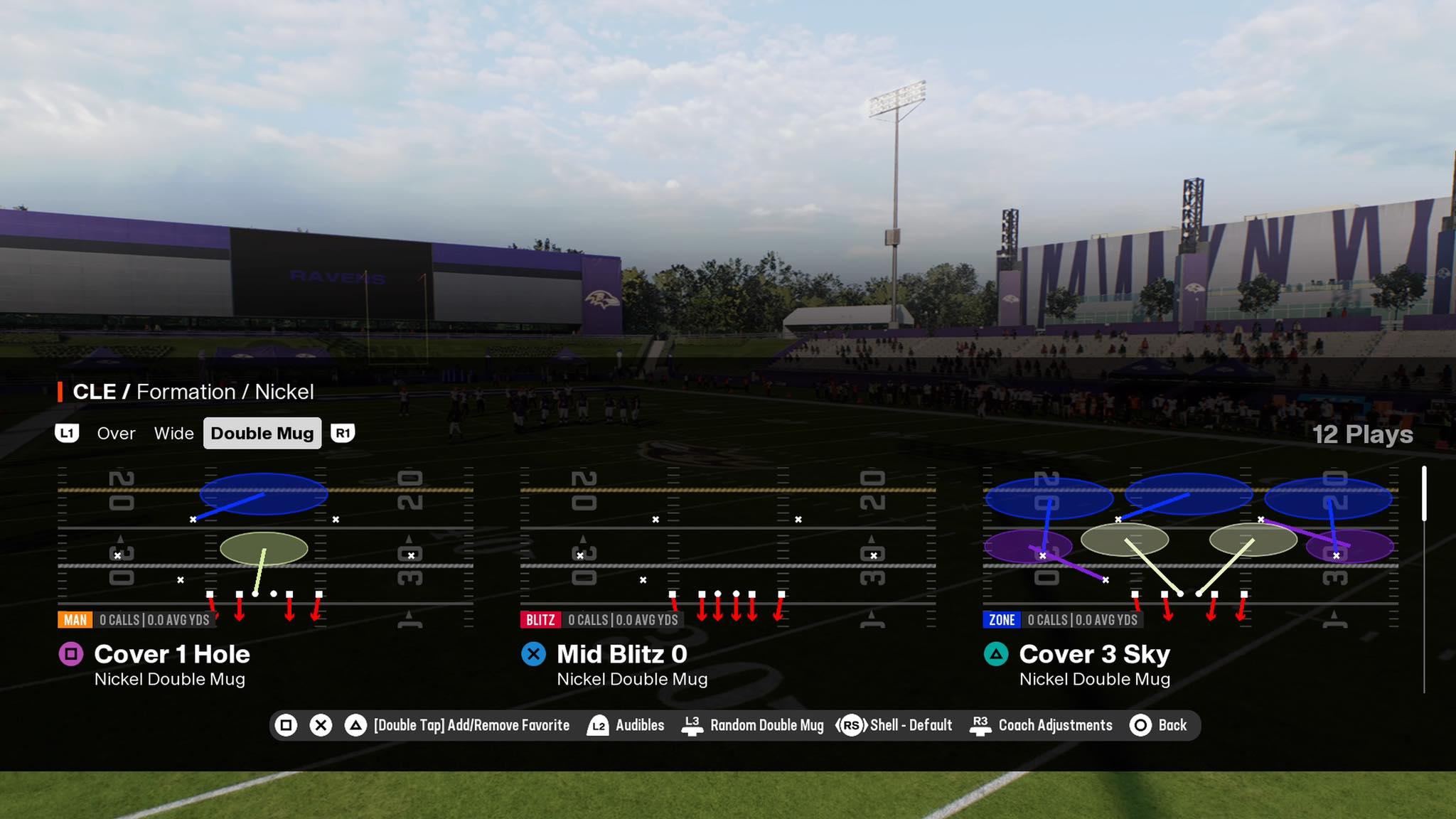Click the L2 icon for Audibles
The width and height of the screenshot is (1456, 819).
point(599,725)
